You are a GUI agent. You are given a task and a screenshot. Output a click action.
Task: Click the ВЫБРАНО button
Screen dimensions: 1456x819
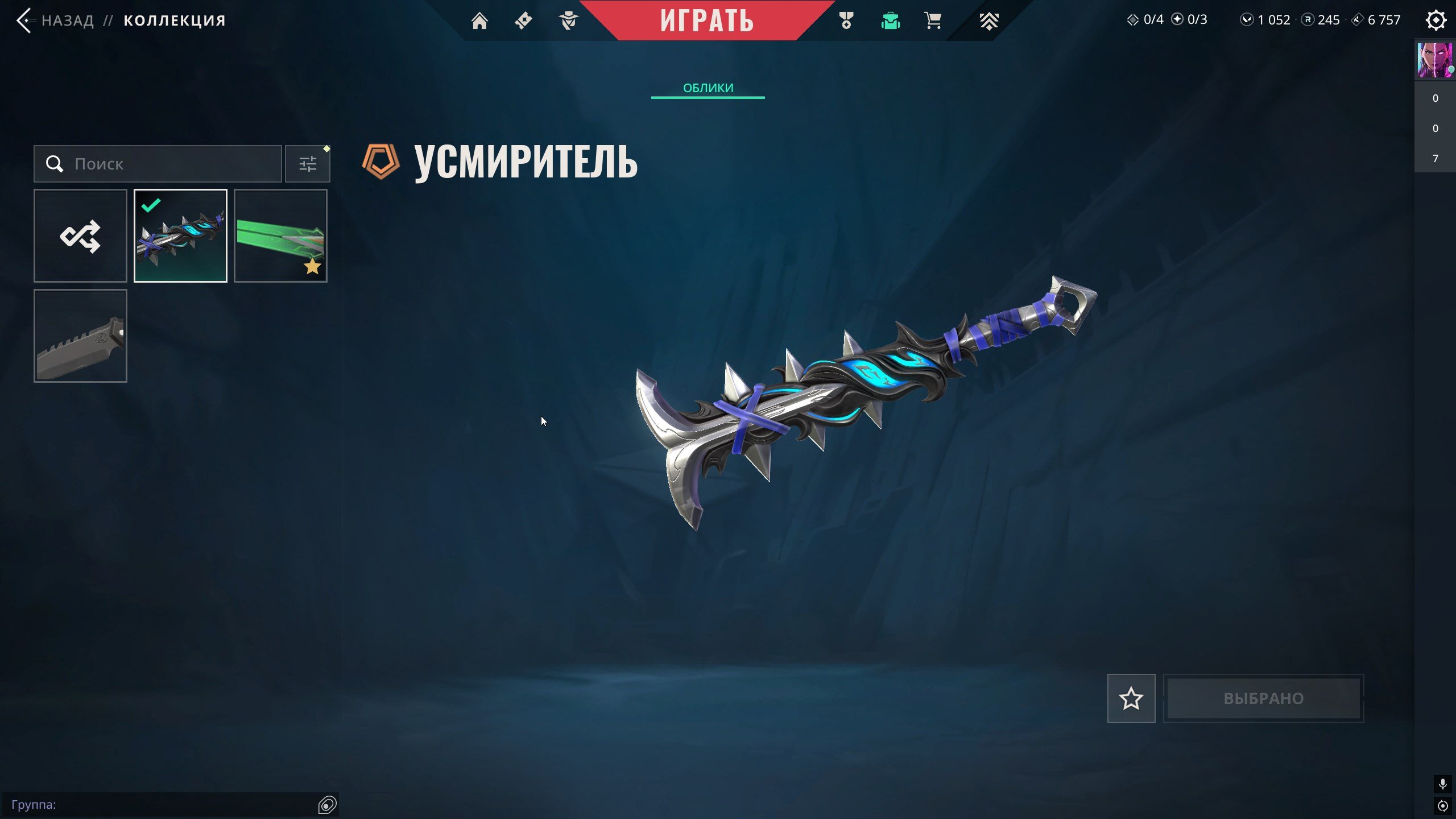1264,698
